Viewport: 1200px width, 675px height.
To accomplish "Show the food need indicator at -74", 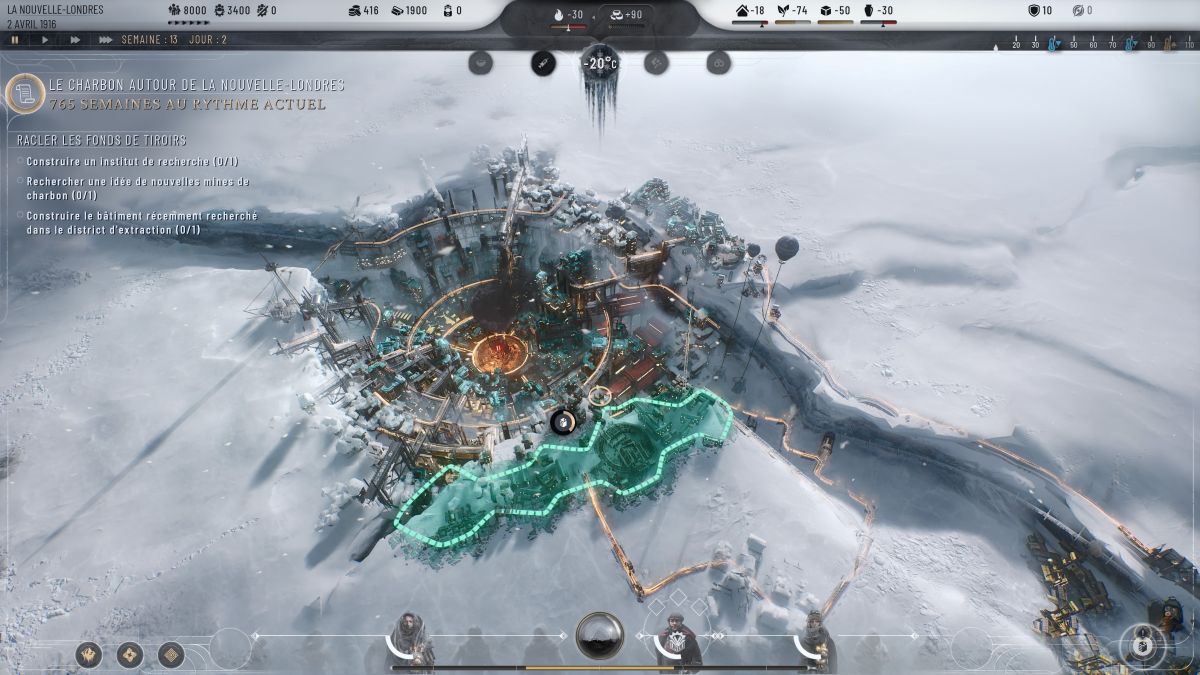I will pyautogui.click(x=793, y=11).
